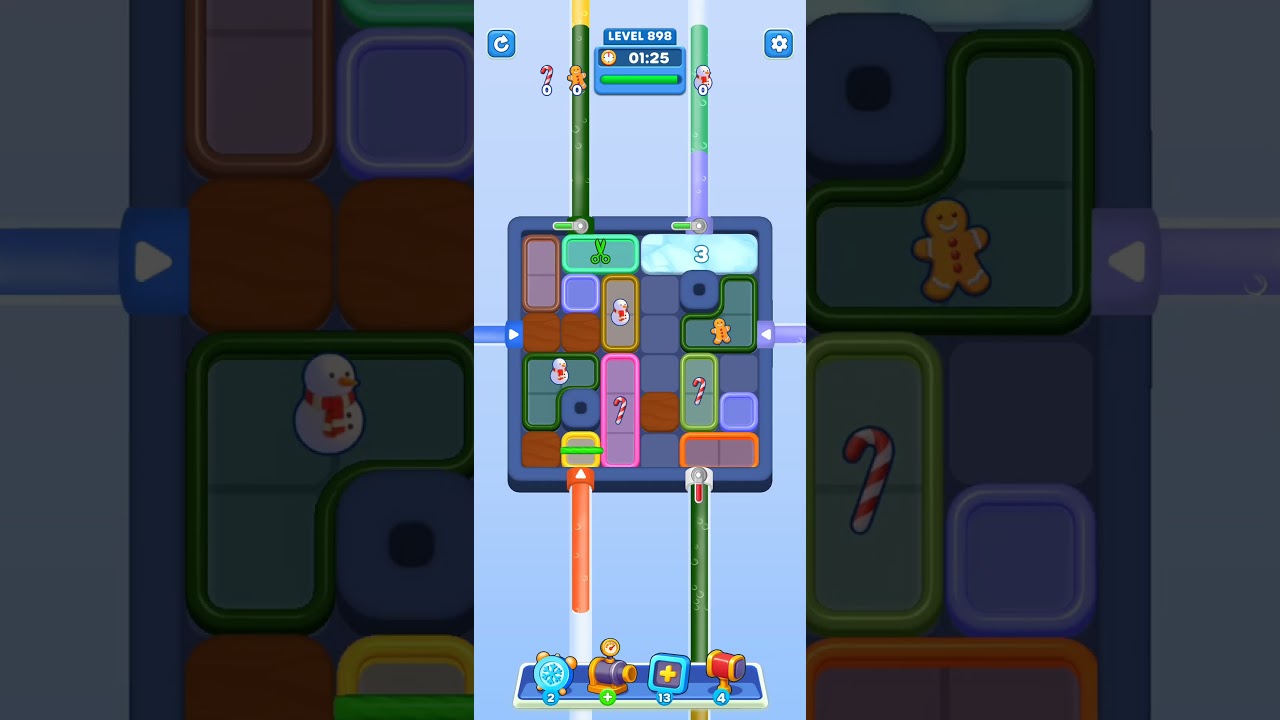Tap the scissors tile on the board

[x=600, y=253]
